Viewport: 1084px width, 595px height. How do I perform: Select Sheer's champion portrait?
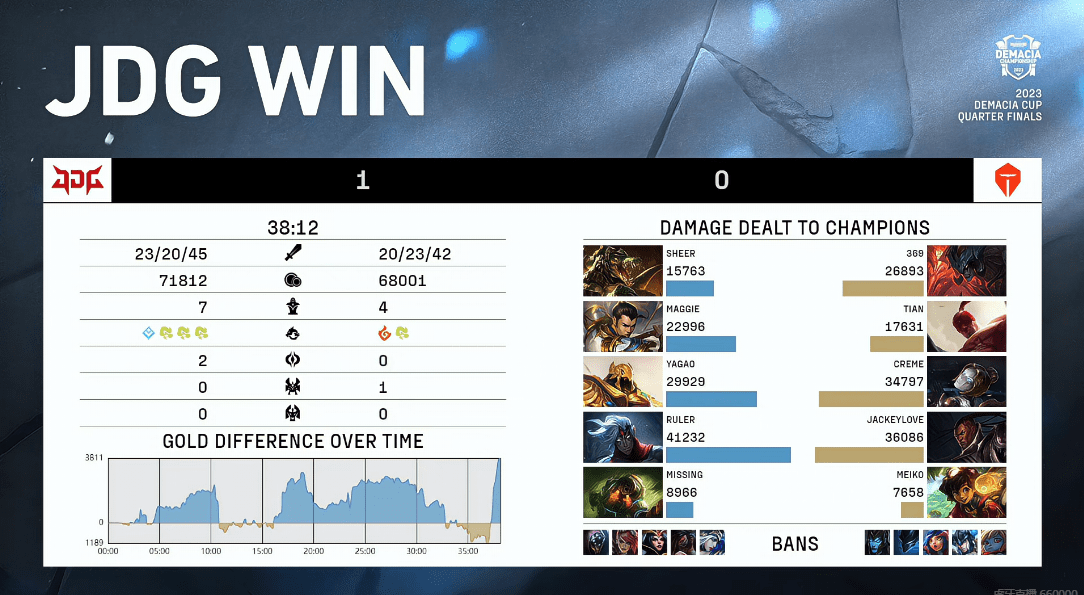(622, 271)
